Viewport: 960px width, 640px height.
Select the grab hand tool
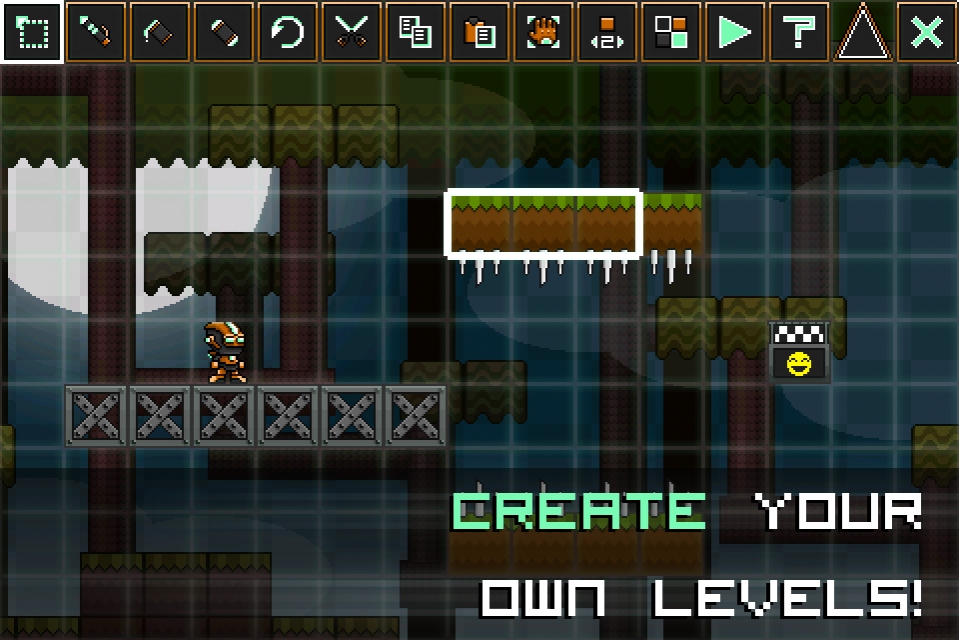coord(544,32)
